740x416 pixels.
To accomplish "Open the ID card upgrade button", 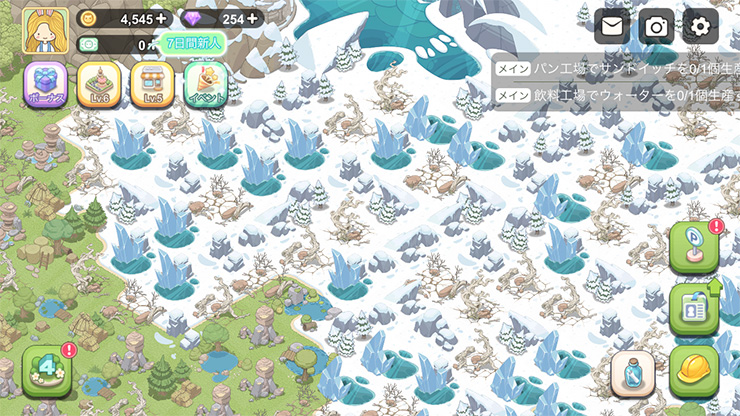I will pos(693,307).
